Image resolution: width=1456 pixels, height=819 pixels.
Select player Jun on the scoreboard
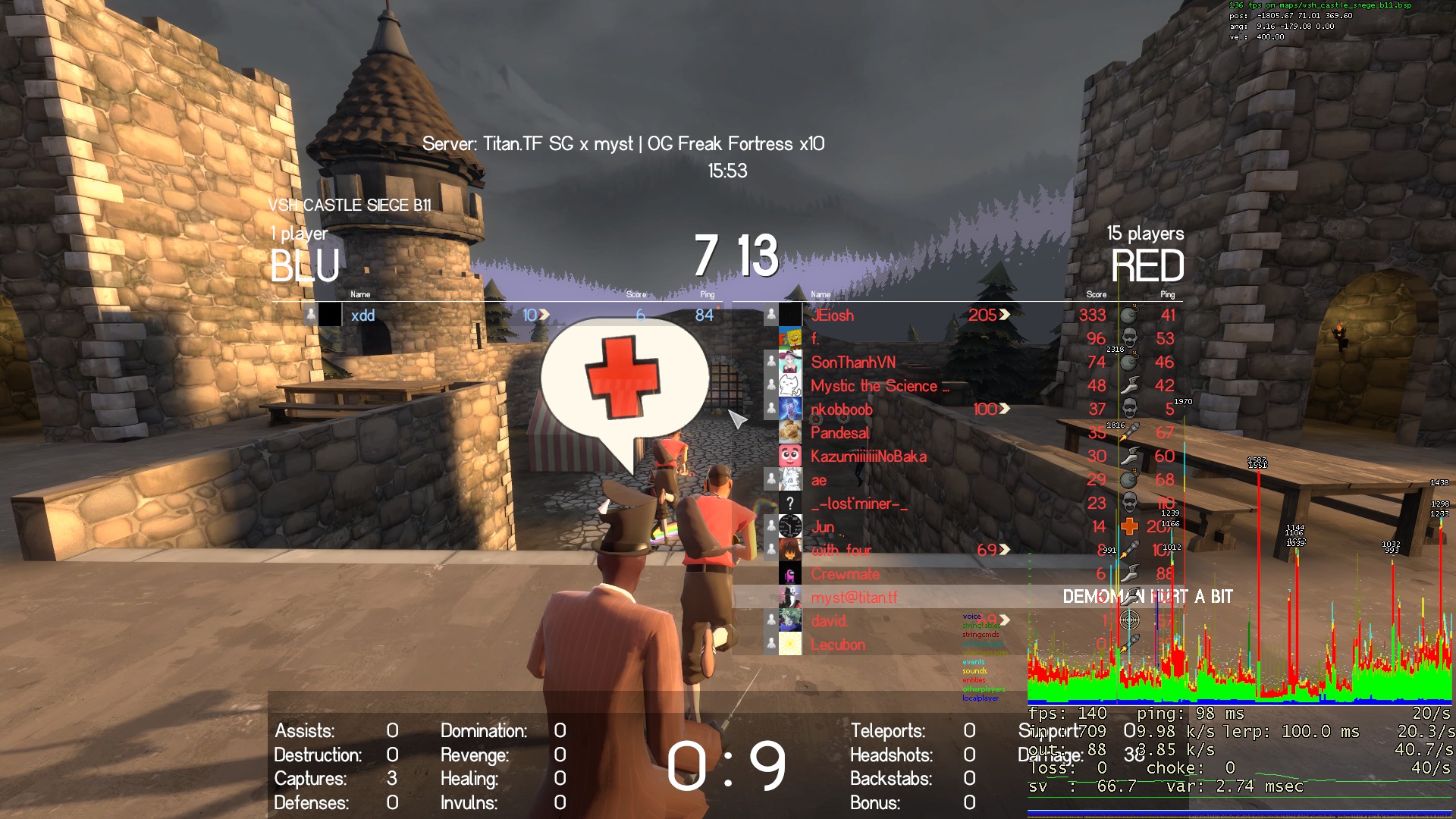[823, 527]
